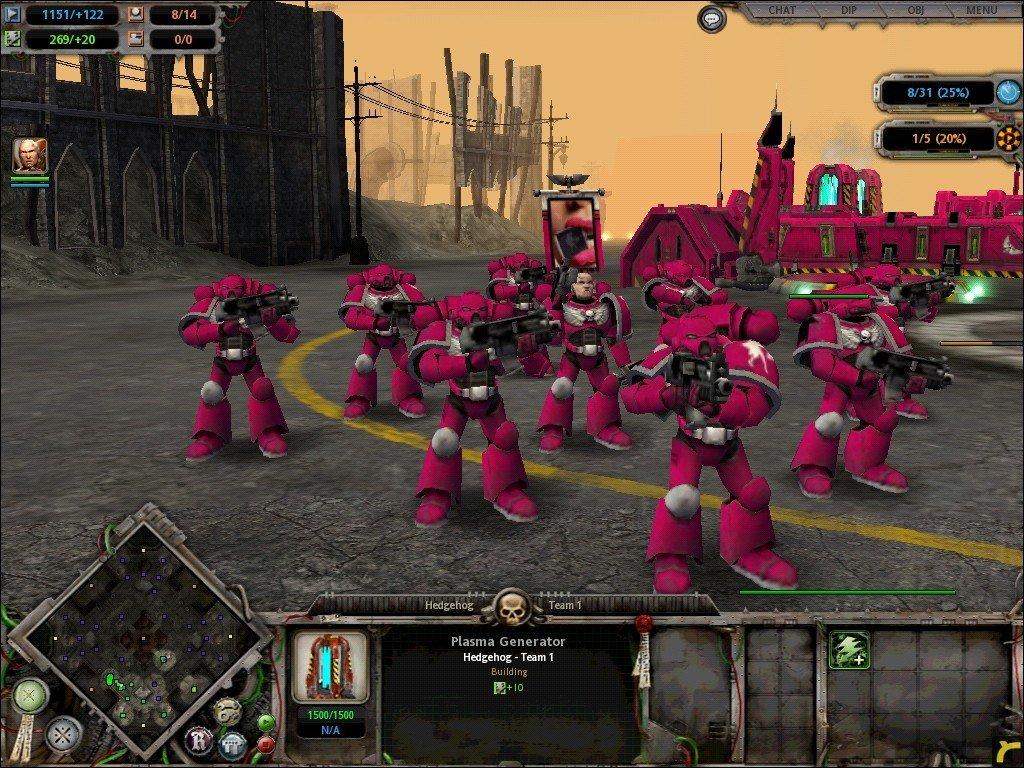Click the blue building icon button
The width and height of the screenshot is (1024, 768).
[x=233, y=742]
